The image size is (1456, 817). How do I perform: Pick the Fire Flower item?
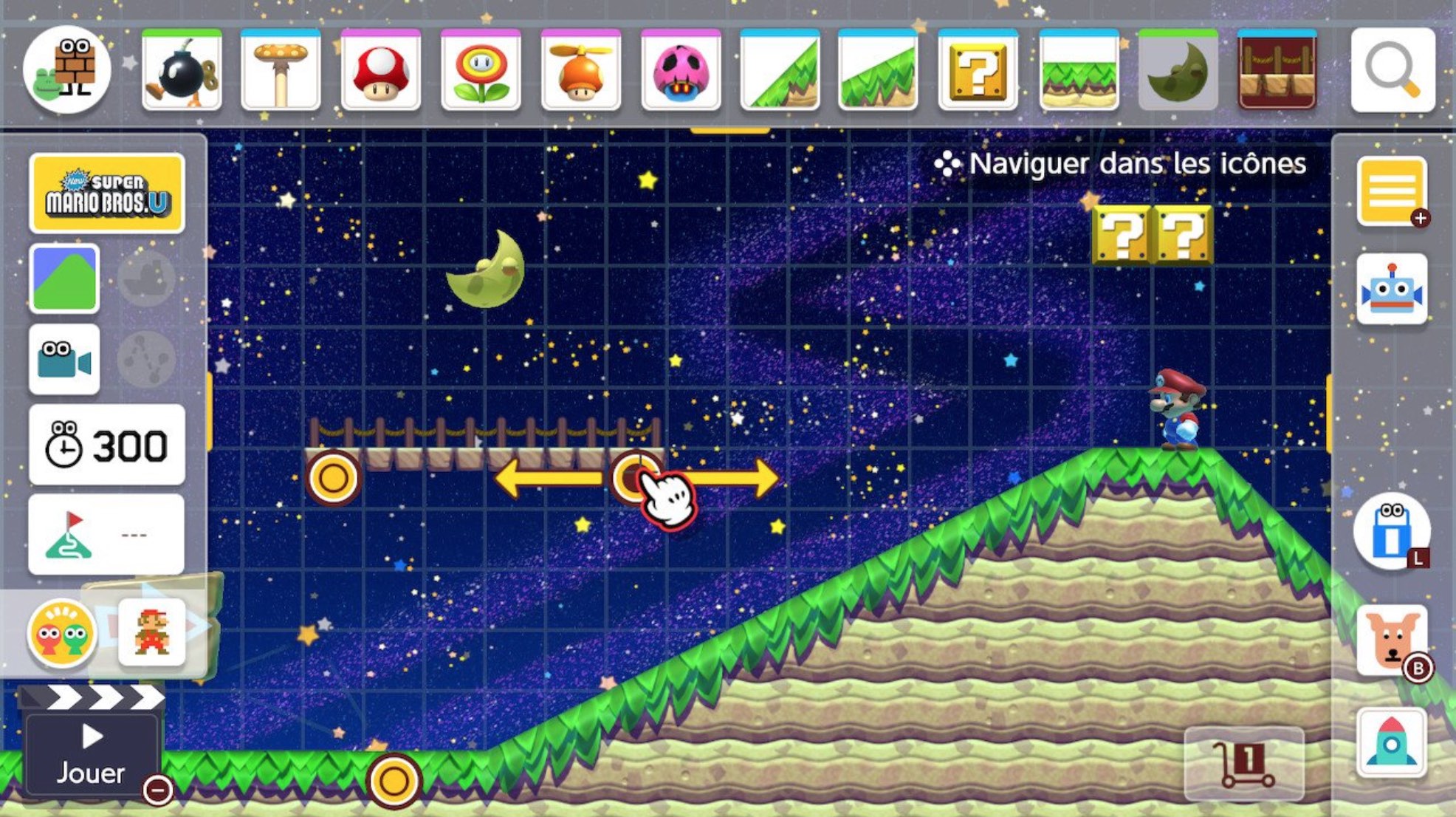pyautogui.click(x=481, y=70)
